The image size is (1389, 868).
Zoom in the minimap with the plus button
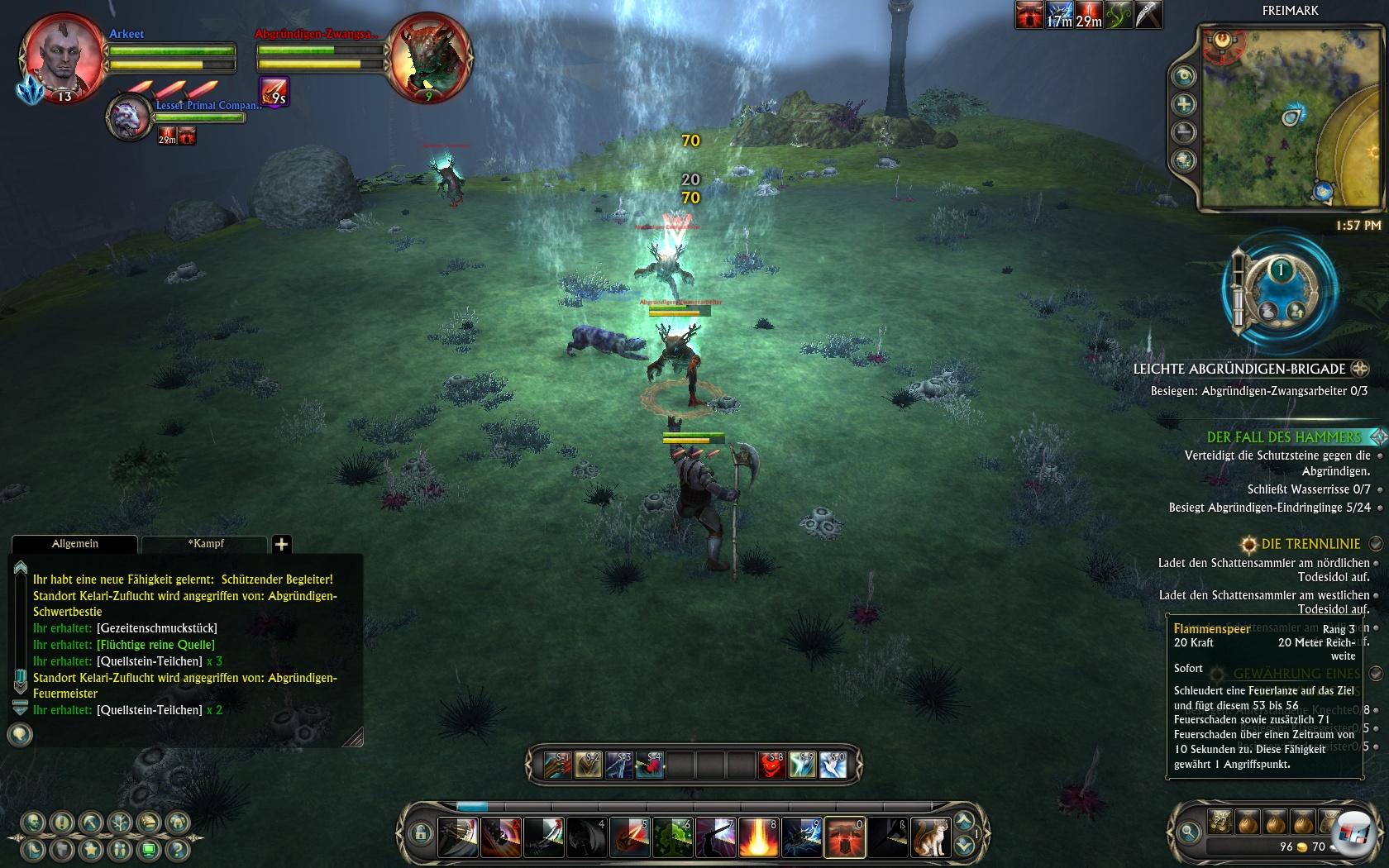[1184, 104]
